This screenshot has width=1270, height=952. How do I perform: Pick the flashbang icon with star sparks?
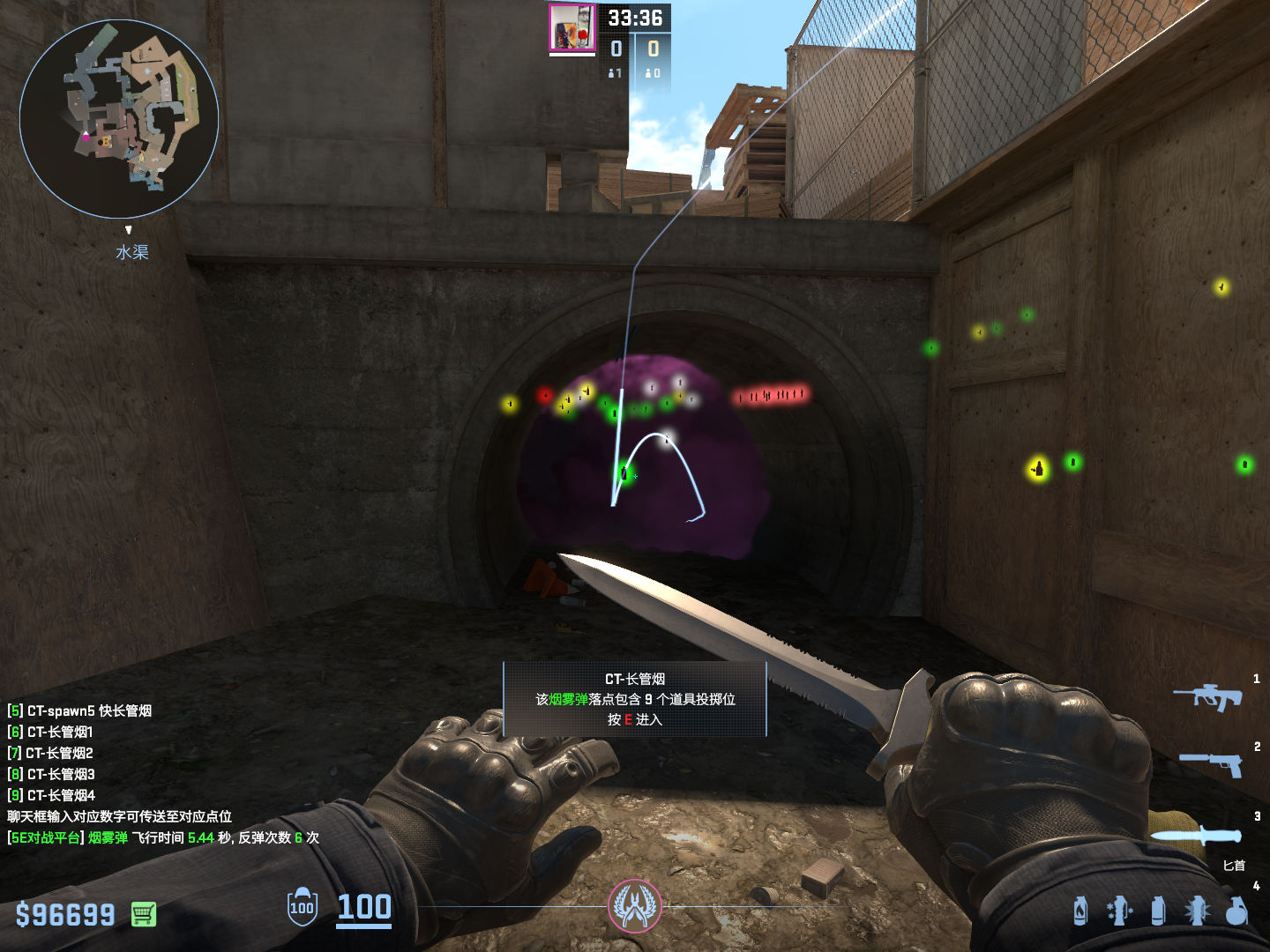[1119, 911]
